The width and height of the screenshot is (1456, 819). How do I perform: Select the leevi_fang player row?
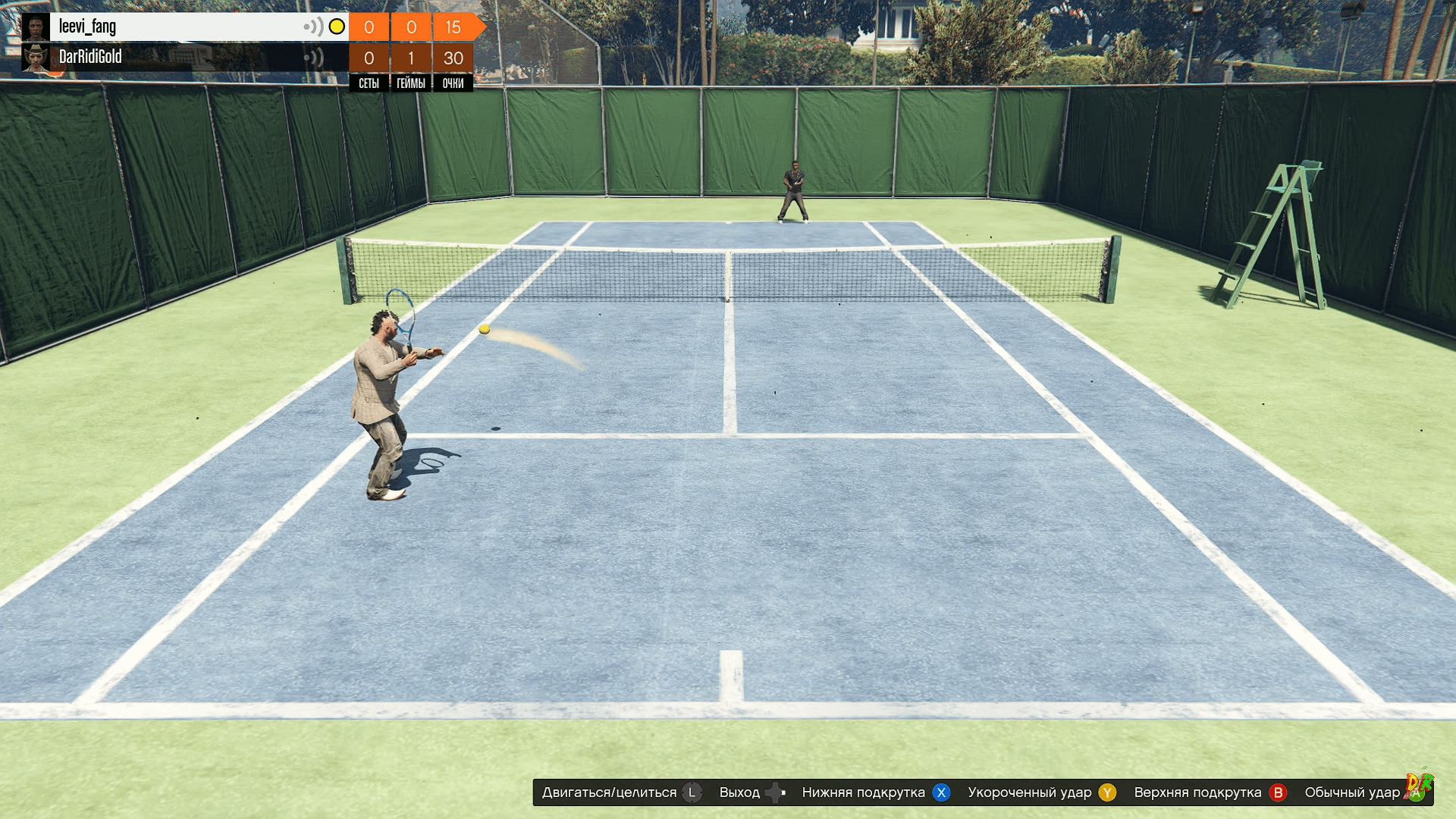[174, 27]
